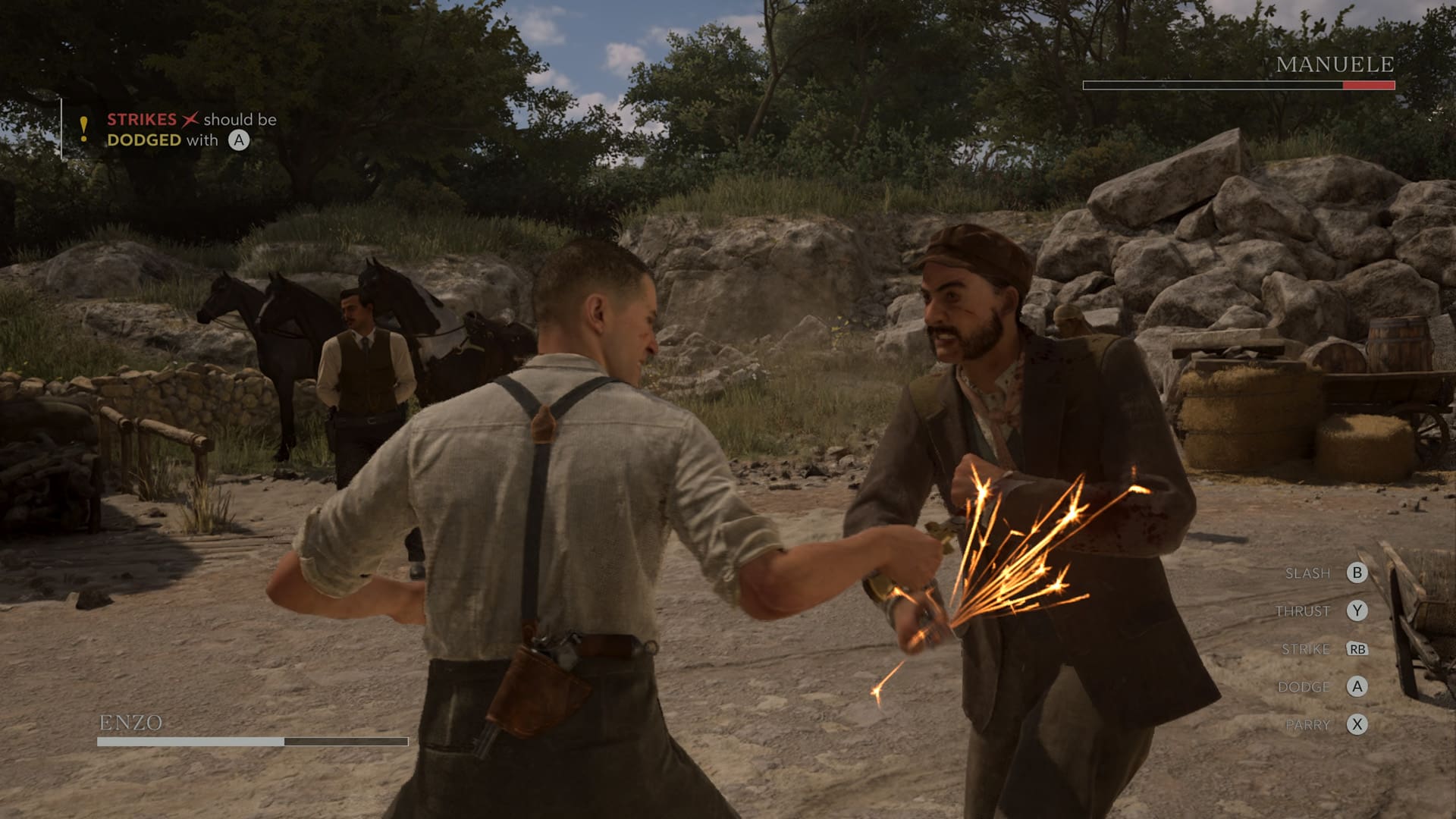The height and width of the screenshot is (819, 1456).
Task: Click the RB icon for Strike
Action: (1359, 649)
